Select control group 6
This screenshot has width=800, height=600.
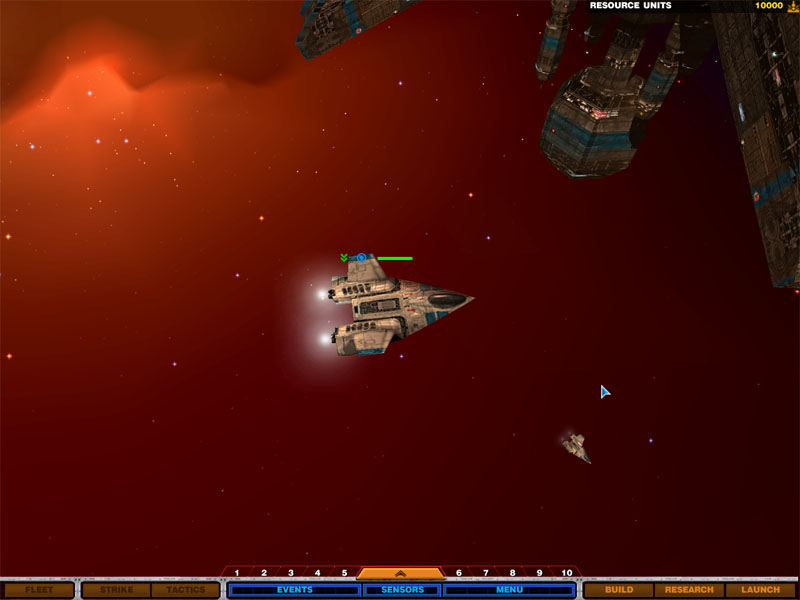click(x=459, y=573)
